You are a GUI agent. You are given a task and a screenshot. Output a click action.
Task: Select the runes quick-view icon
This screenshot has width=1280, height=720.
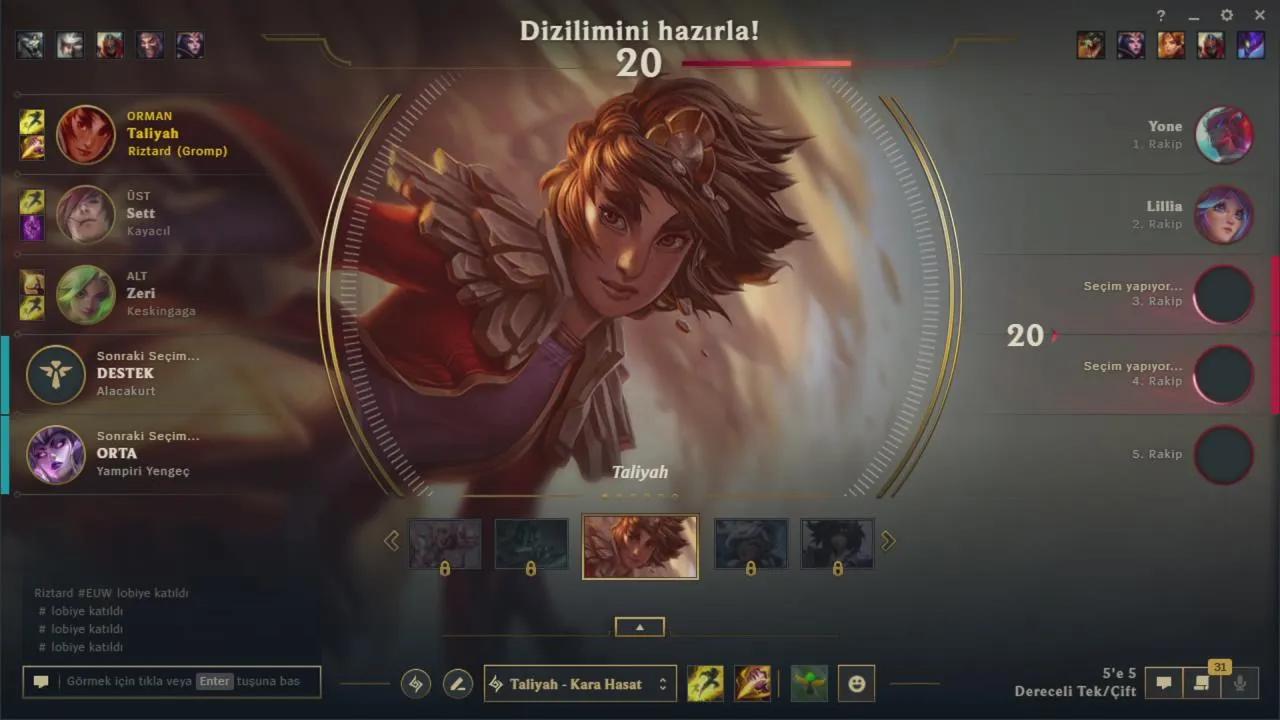pos(415,683)
